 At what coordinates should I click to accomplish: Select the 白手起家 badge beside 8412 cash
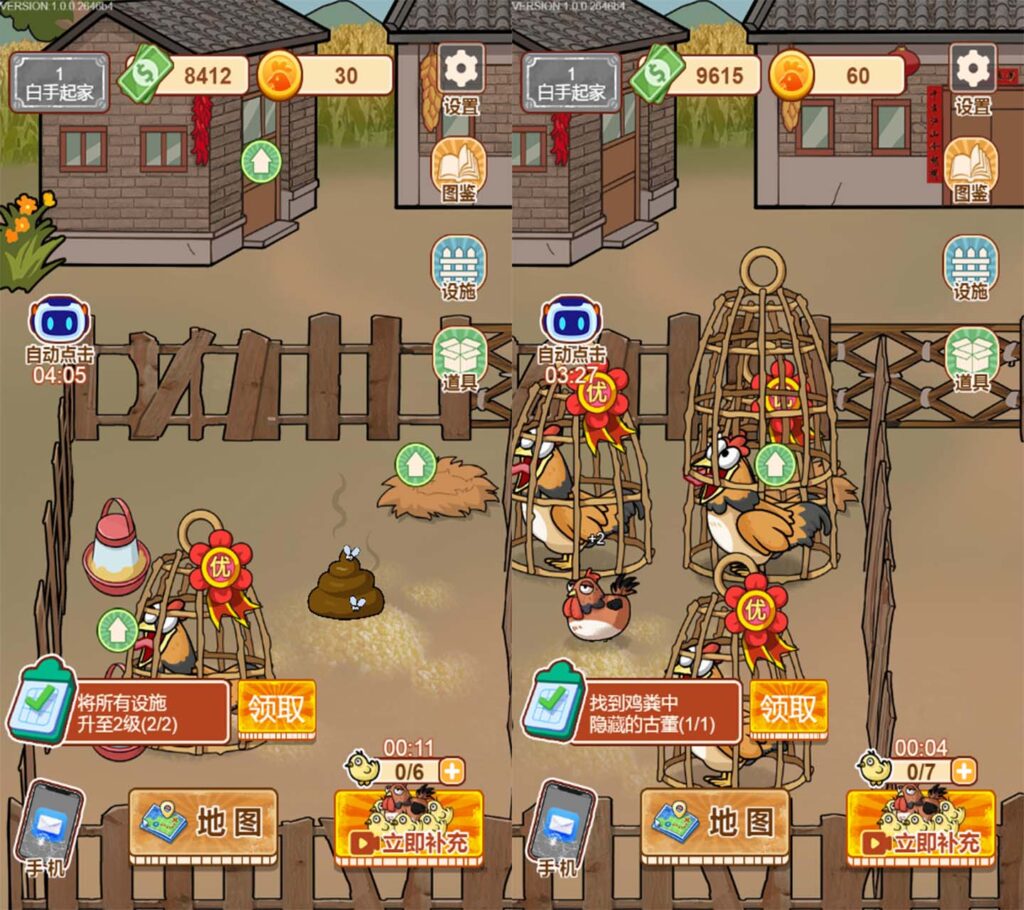pos(60,82)
